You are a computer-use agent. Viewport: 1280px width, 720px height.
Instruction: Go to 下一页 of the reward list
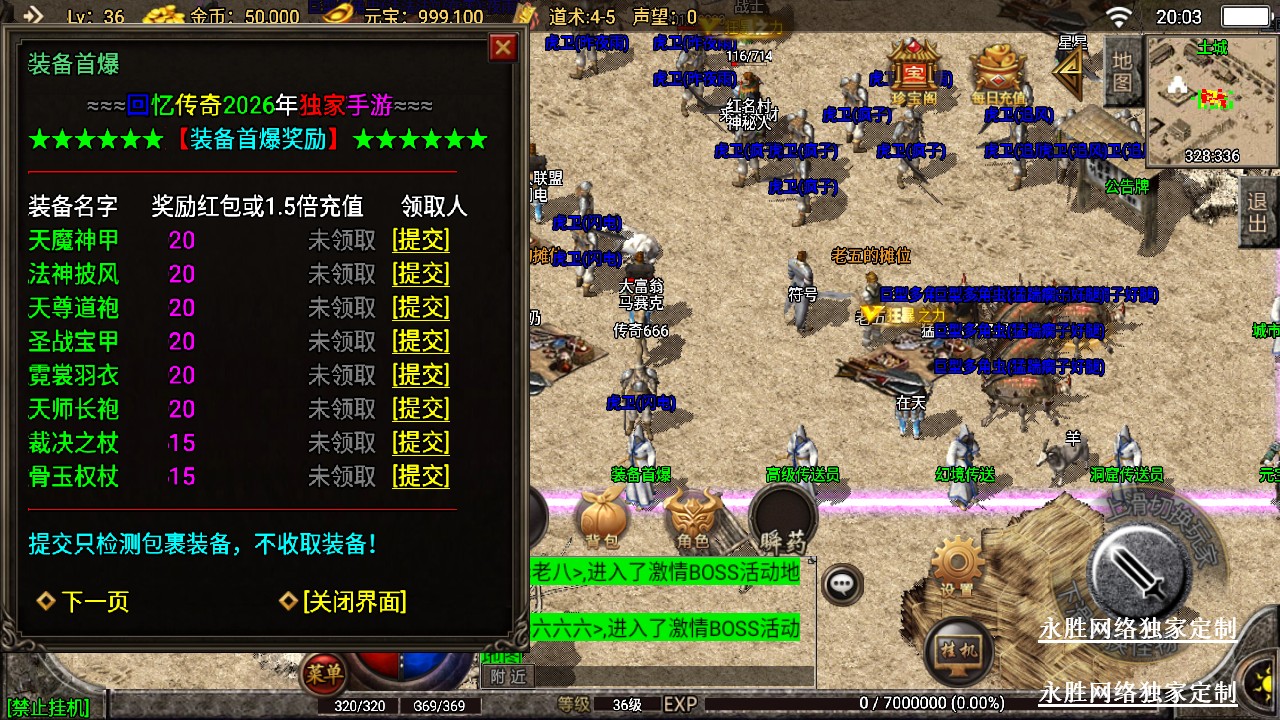(84, 601)
